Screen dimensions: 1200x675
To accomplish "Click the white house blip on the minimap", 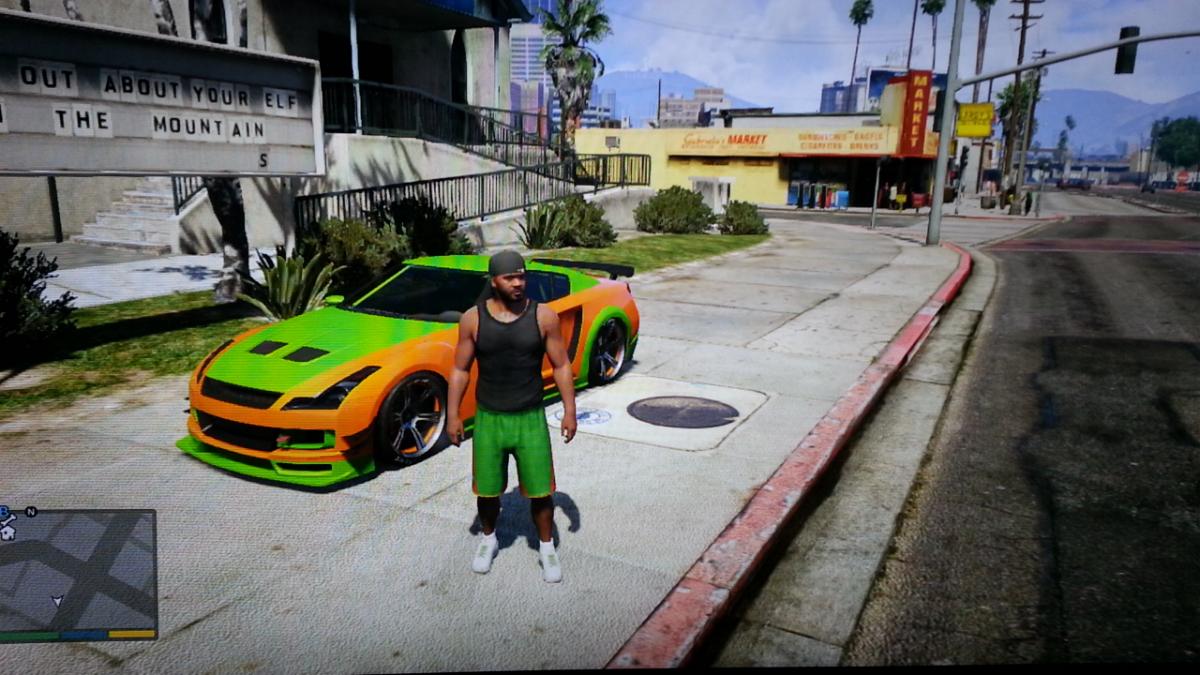I will [x=7, y=532].
